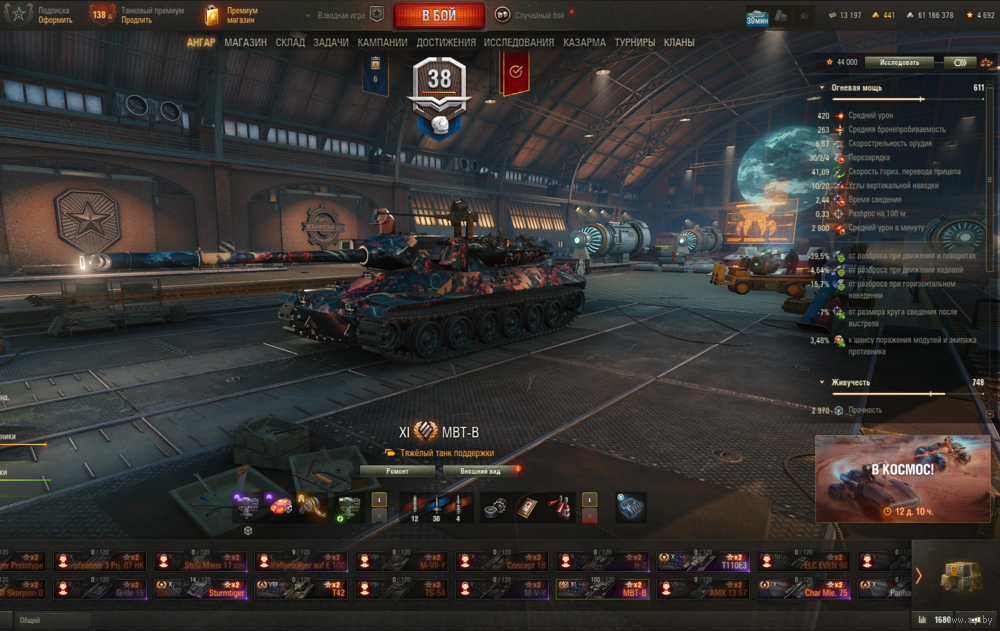The image size is (1000, 631).
Task: Open the МАГАЗИН tab
Action: (245, 43)
